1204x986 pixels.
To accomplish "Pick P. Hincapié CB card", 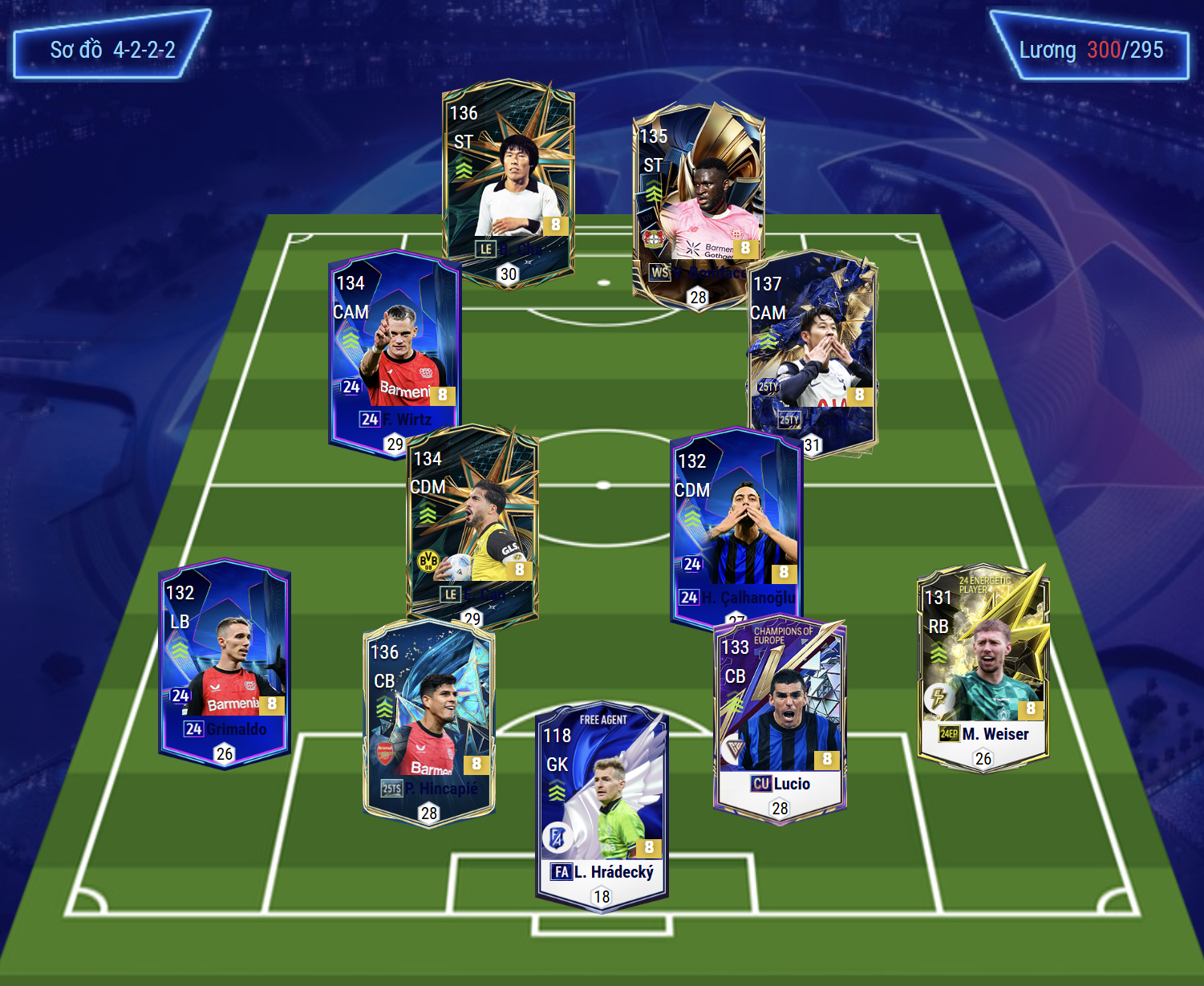I will click(x=429, y=722).
